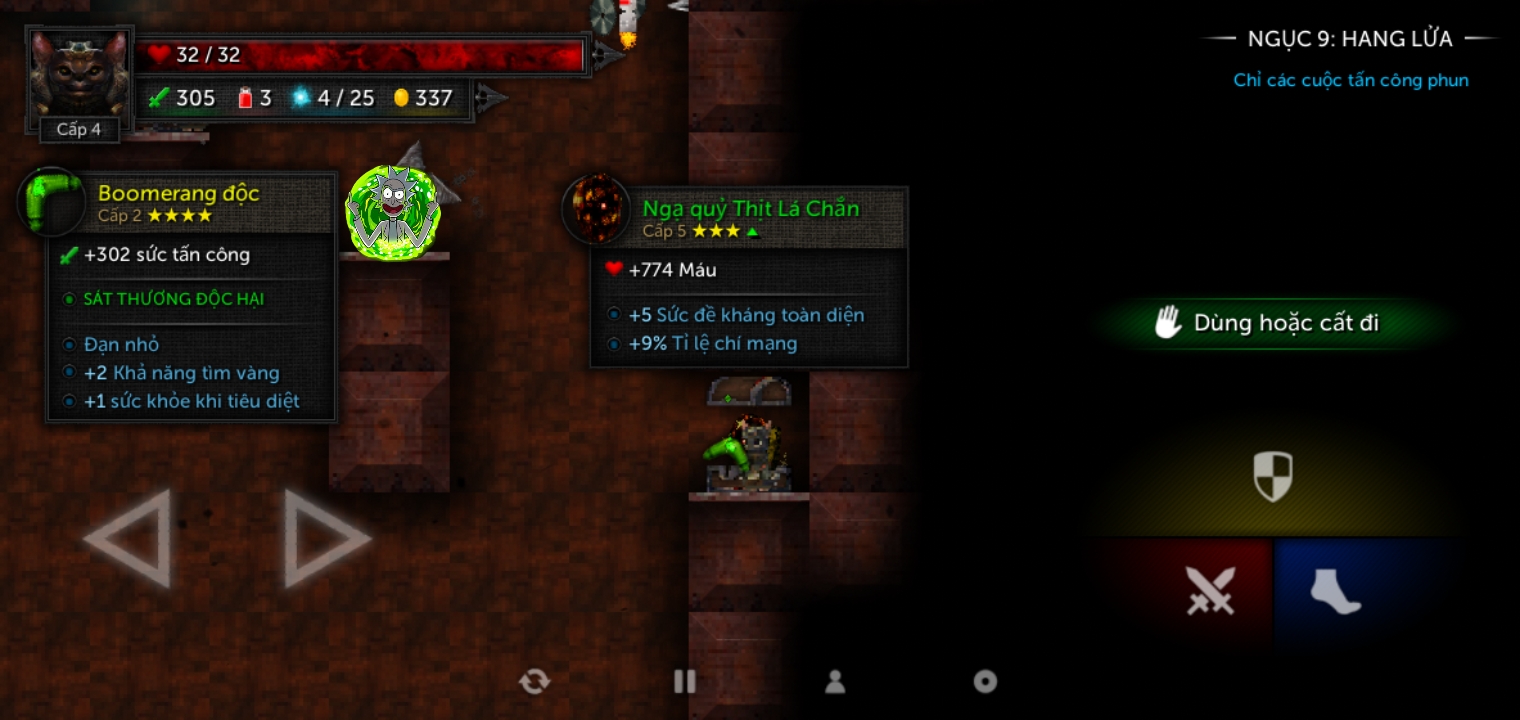Activate the shield block button

click(x=1273, y=476)
